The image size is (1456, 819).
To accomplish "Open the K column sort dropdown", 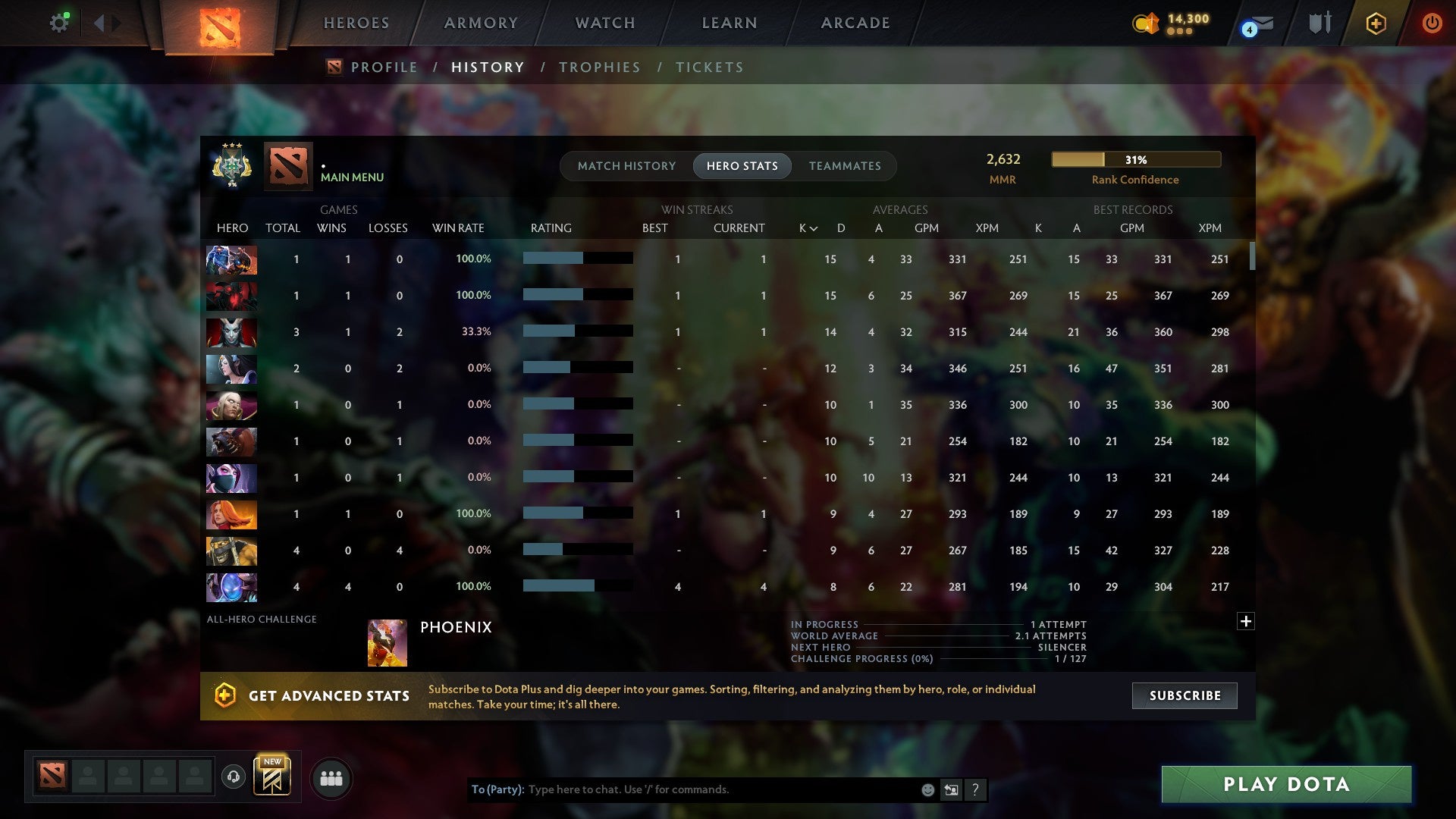I will click(x=805, y=227).
